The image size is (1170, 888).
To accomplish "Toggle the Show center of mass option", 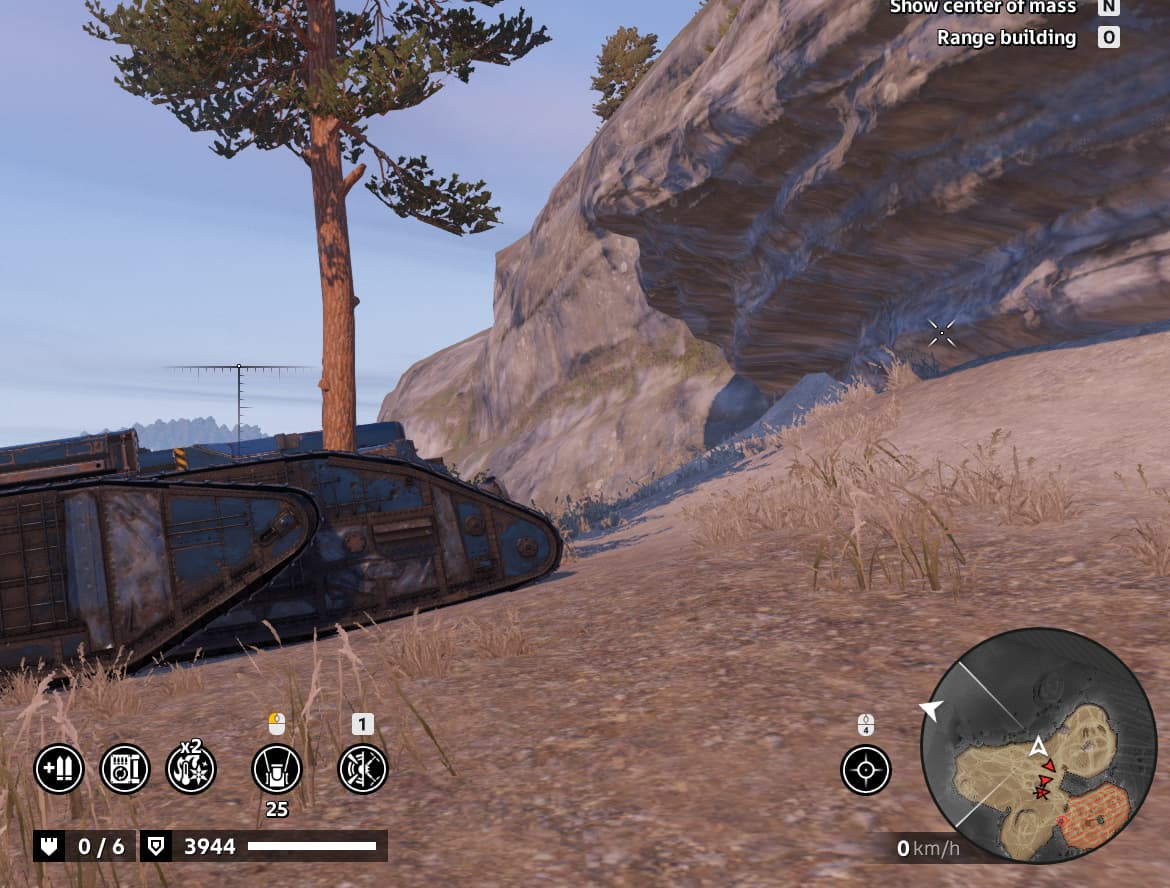I will pyautogui.click(x=982, y=7).
